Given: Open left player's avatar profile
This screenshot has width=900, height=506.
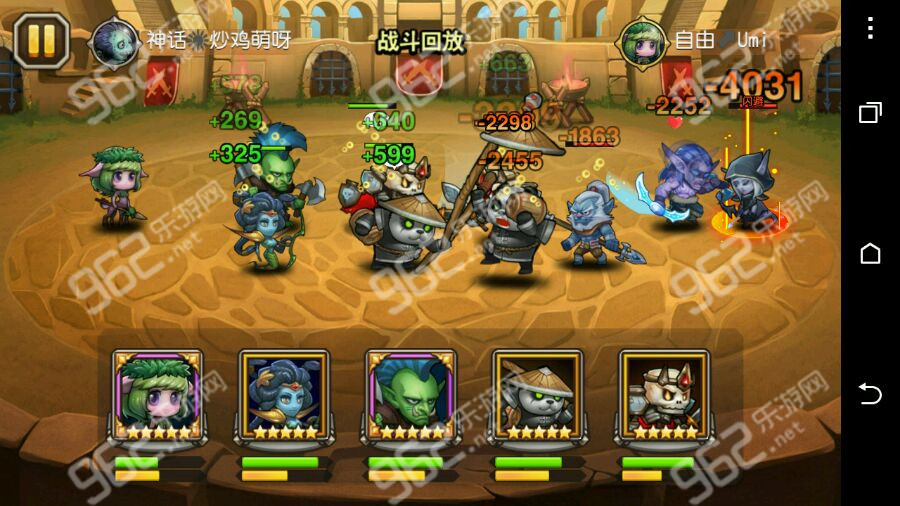Looking at the screenshot, I should coord(115,41).
